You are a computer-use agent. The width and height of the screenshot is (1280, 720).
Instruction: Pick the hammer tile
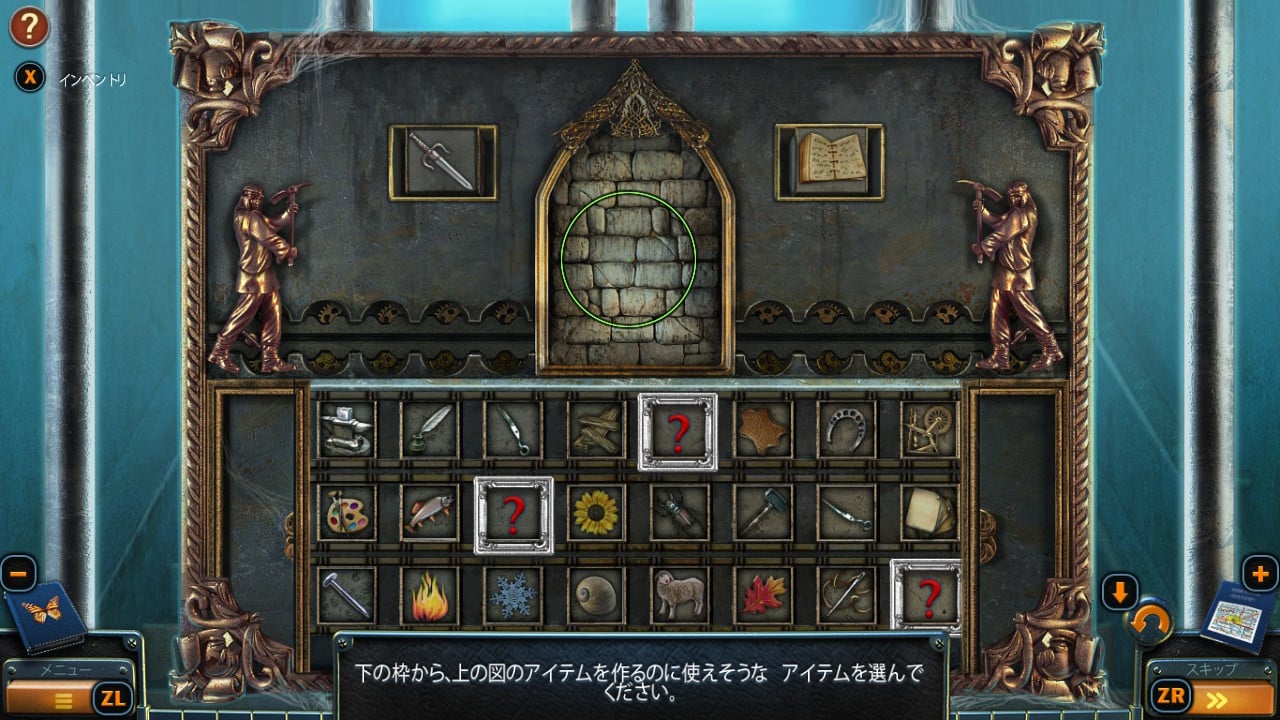coord(763,512)
